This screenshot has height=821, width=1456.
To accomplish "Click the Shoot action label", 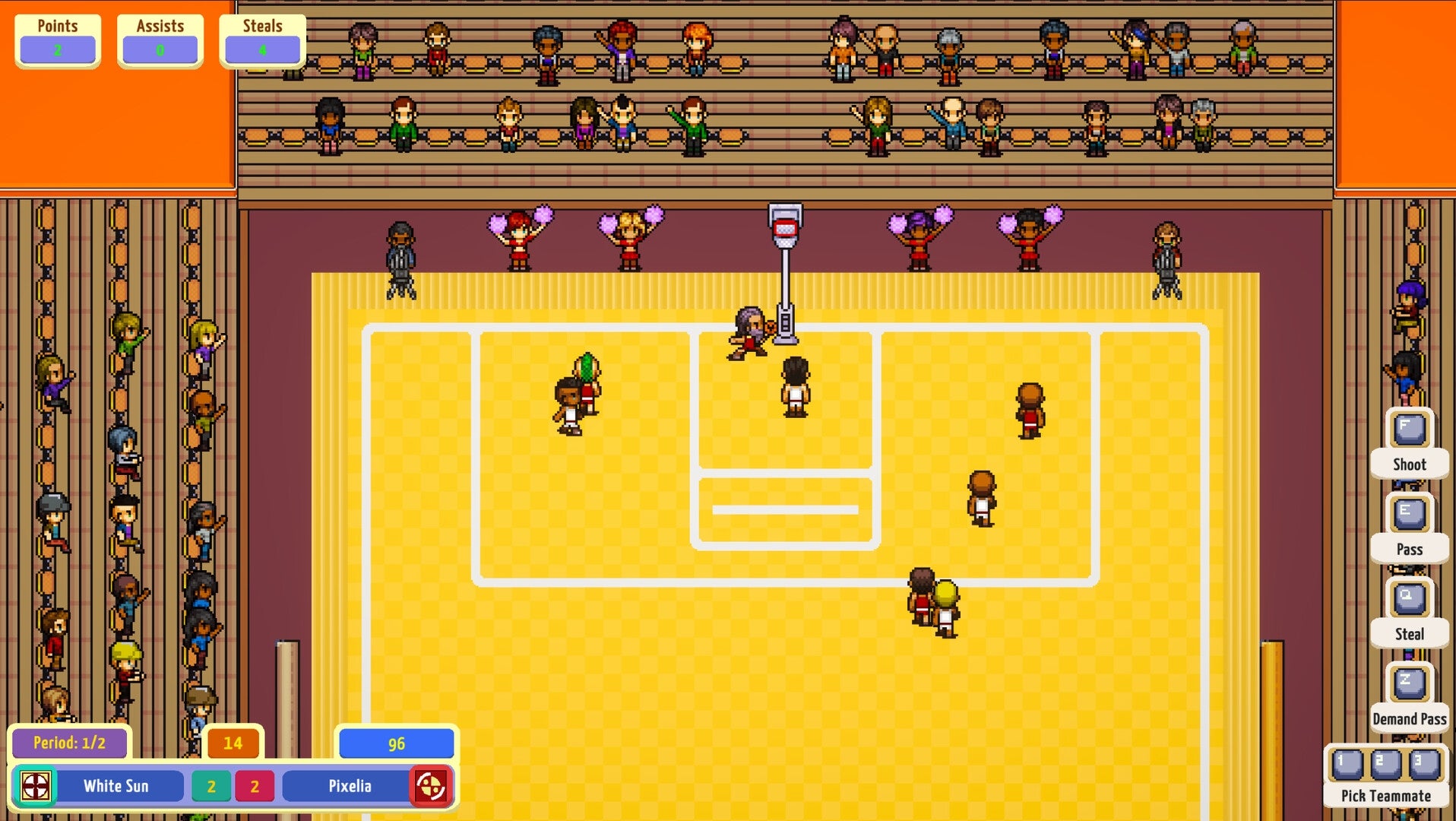I will point(1409,464).
